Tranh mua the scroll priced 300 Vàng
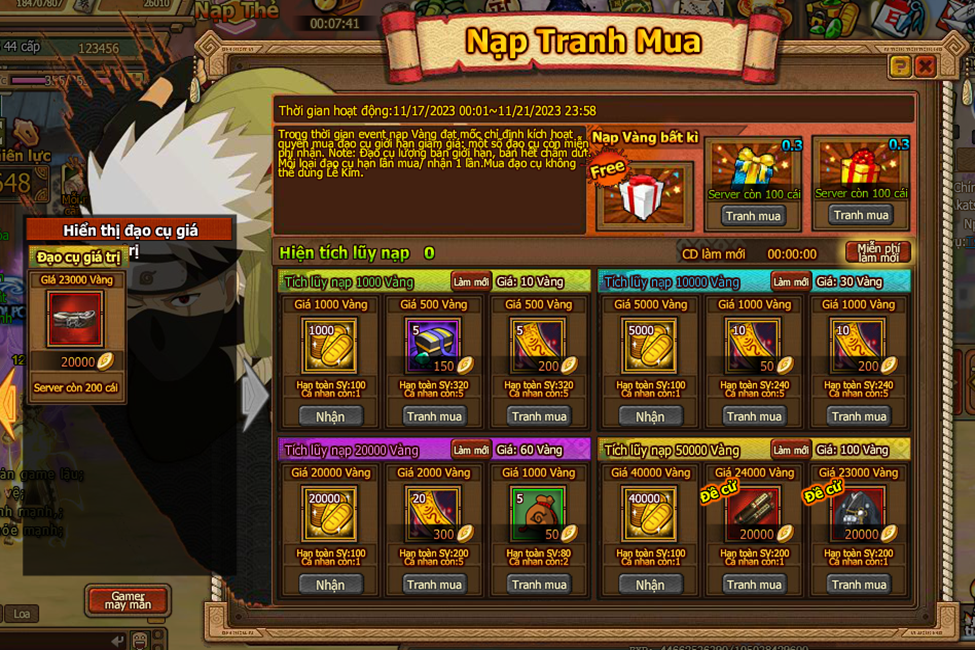This screenshot has width=975, height=650. coord(434,584)
